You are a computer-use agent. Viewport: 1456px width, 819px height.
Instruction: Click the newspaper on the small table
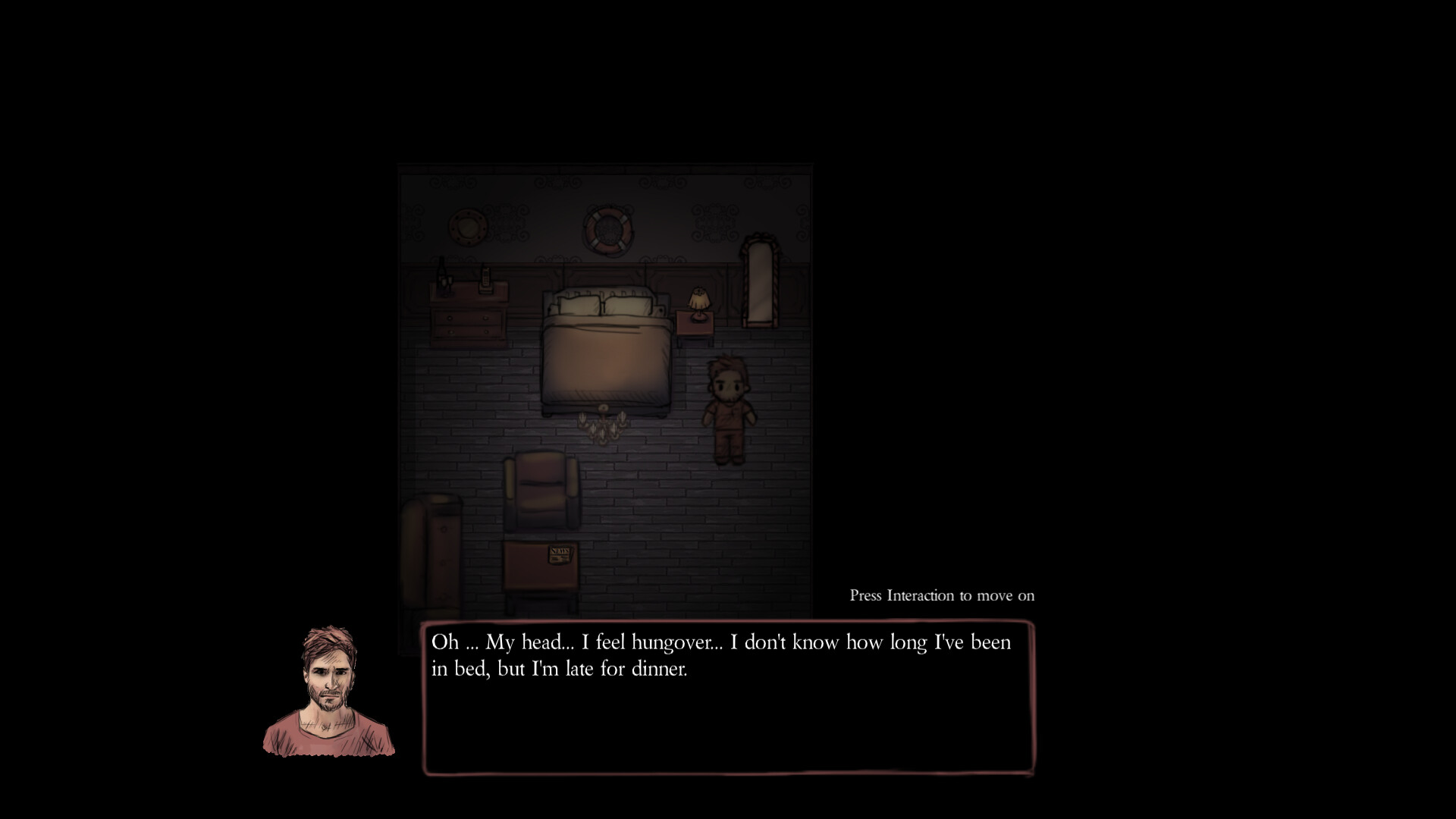coord(560,554)
